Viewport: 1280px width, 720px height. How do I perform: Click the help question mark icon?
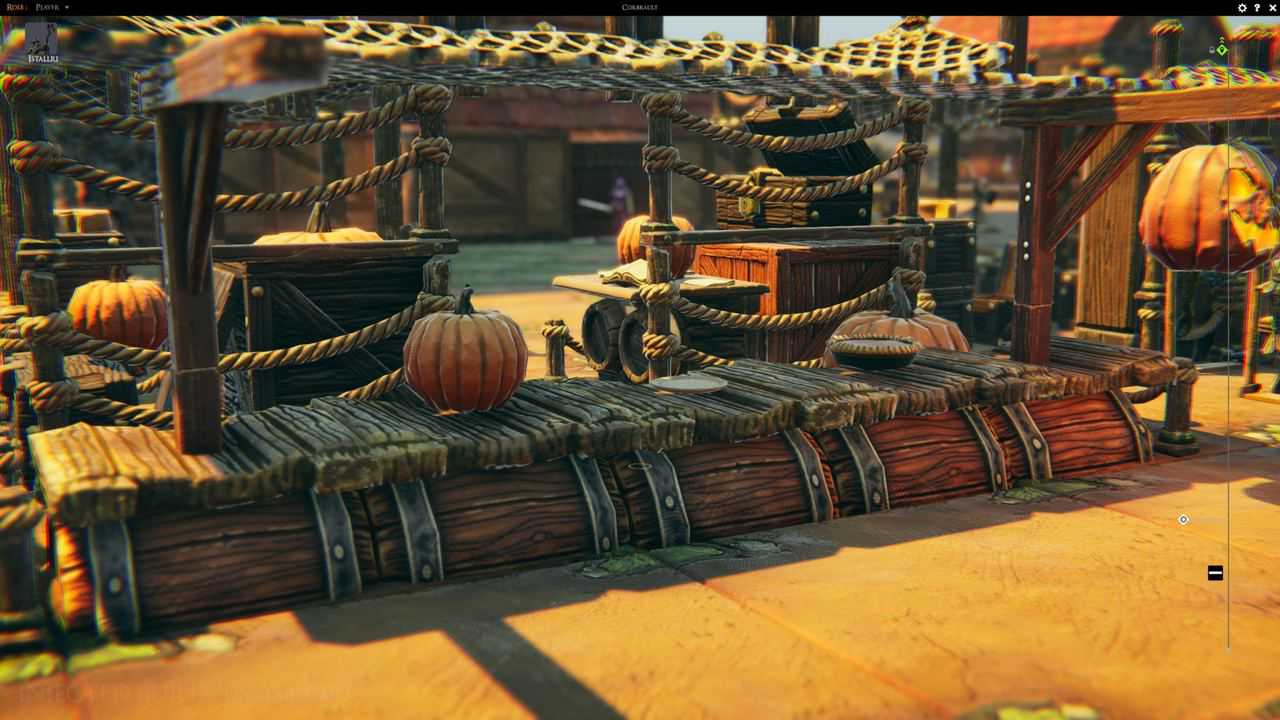tap(1257, 8)
